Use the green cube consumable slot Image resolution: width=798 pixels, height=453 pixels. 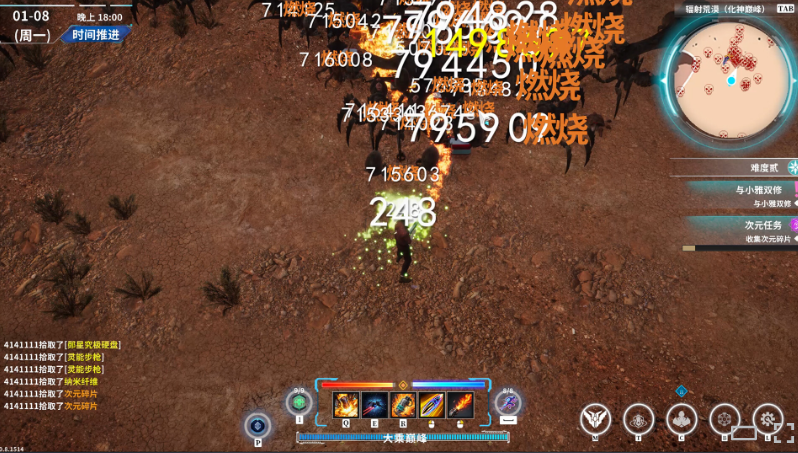coord(298,403)
